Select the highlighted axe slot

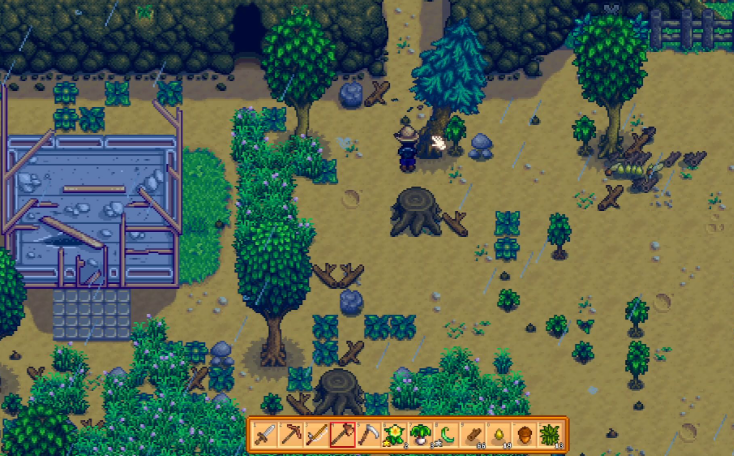coord(342,435)
